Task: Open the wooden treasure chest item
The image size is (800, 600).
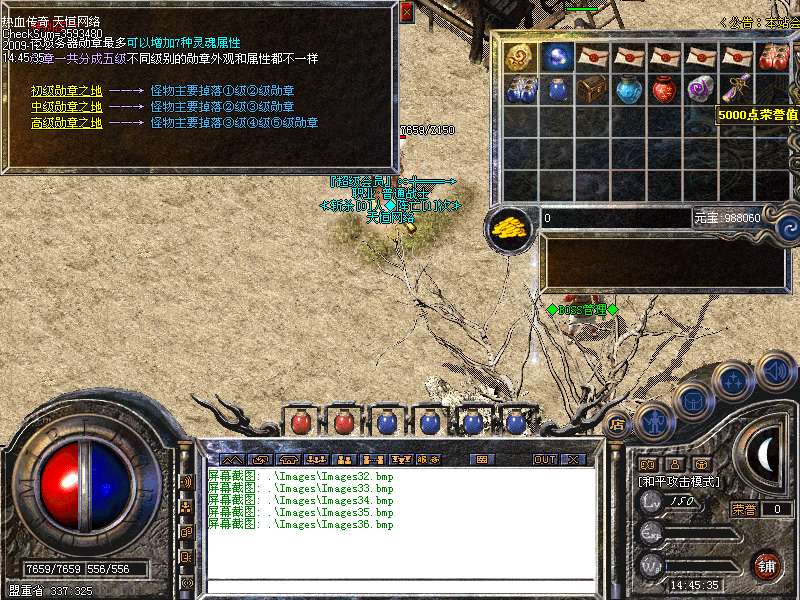Action: click(593, 89)
